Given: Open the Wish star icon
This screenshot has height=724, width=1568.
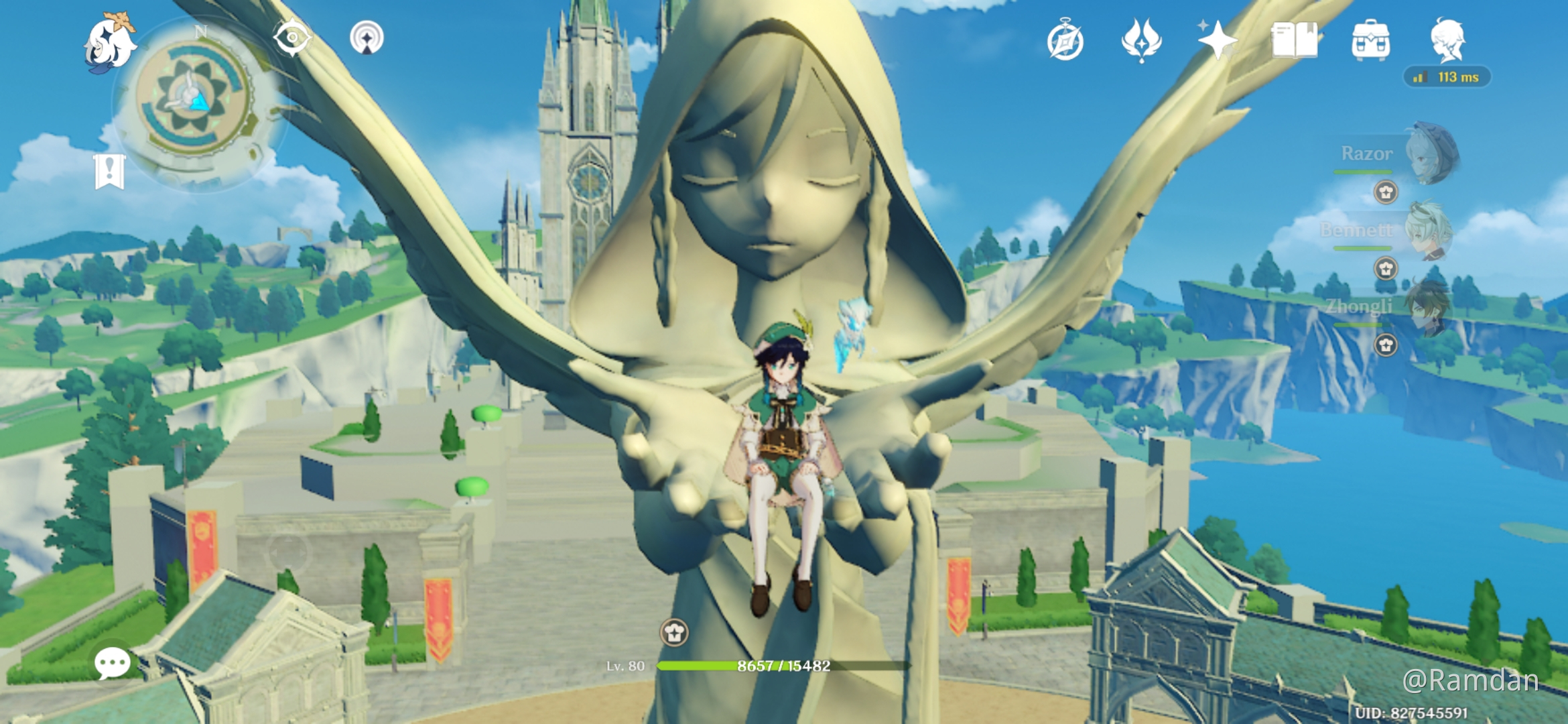Looking at the screenshot, I should click(x=1218, y=40).
